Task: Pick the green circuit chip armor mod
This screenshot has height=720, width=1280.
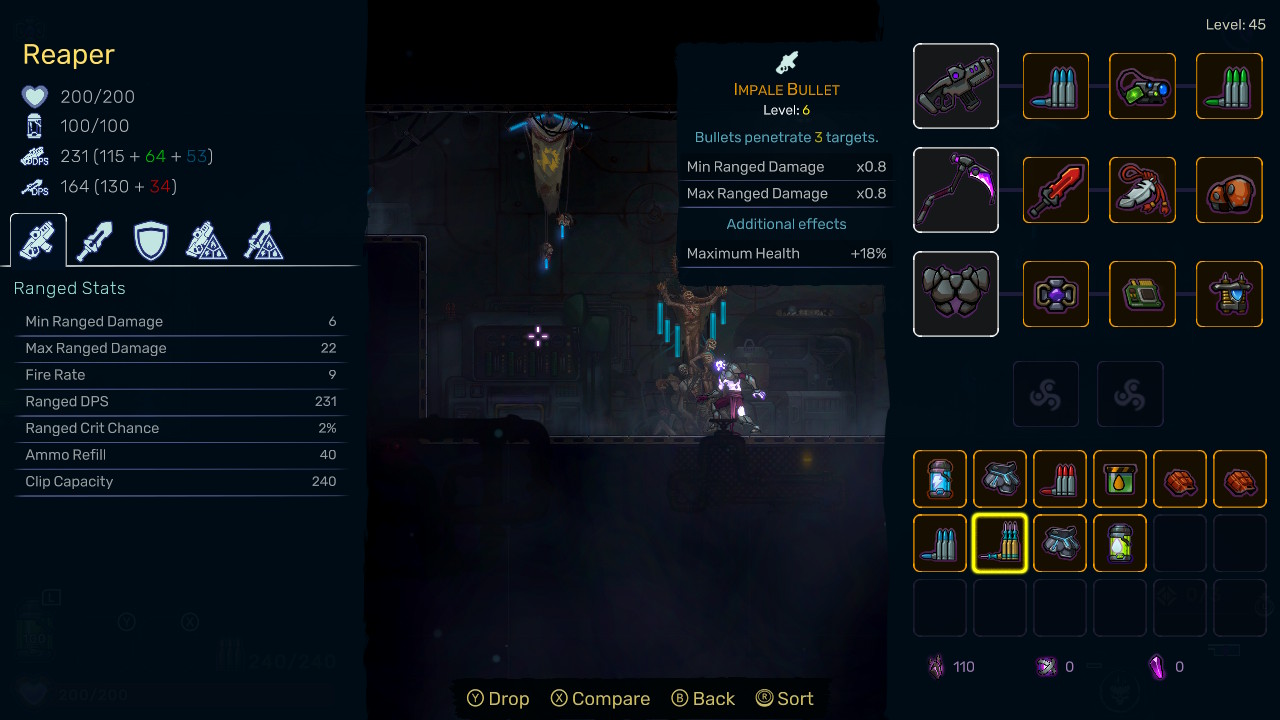Action: 1142,294
